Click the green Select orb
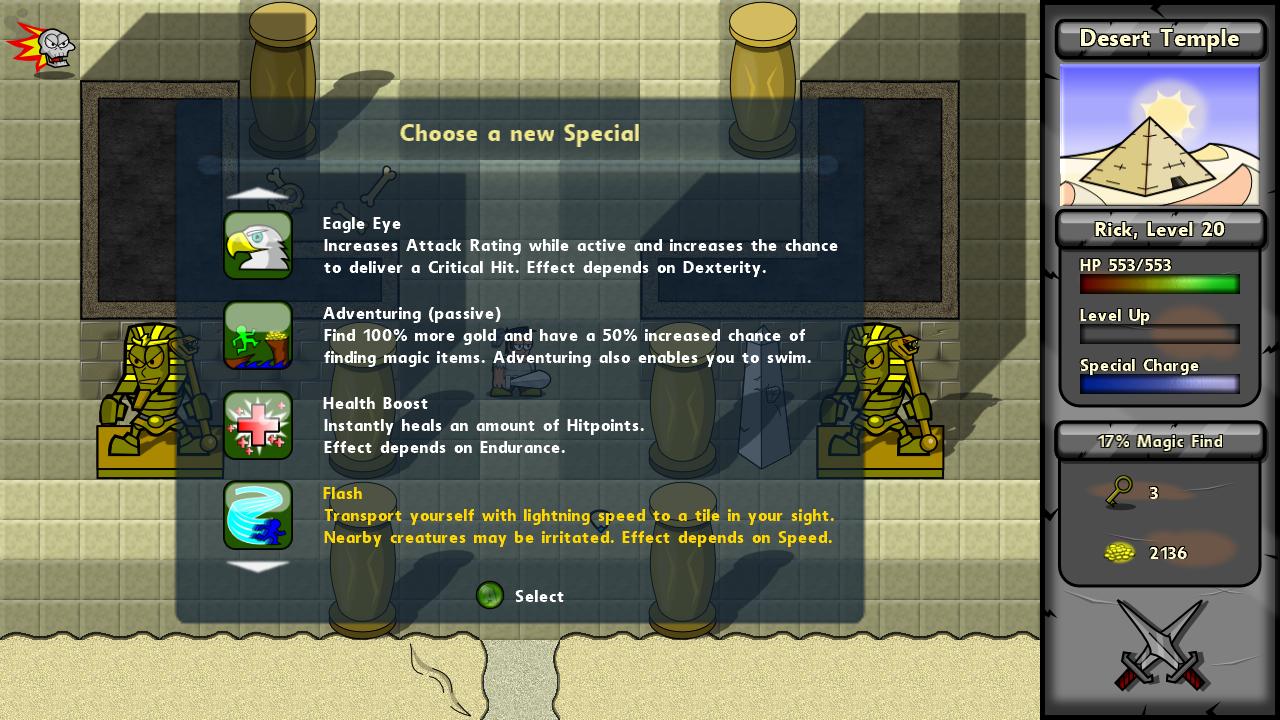The height and width of the screenshot is (720, 1280). 490,596
